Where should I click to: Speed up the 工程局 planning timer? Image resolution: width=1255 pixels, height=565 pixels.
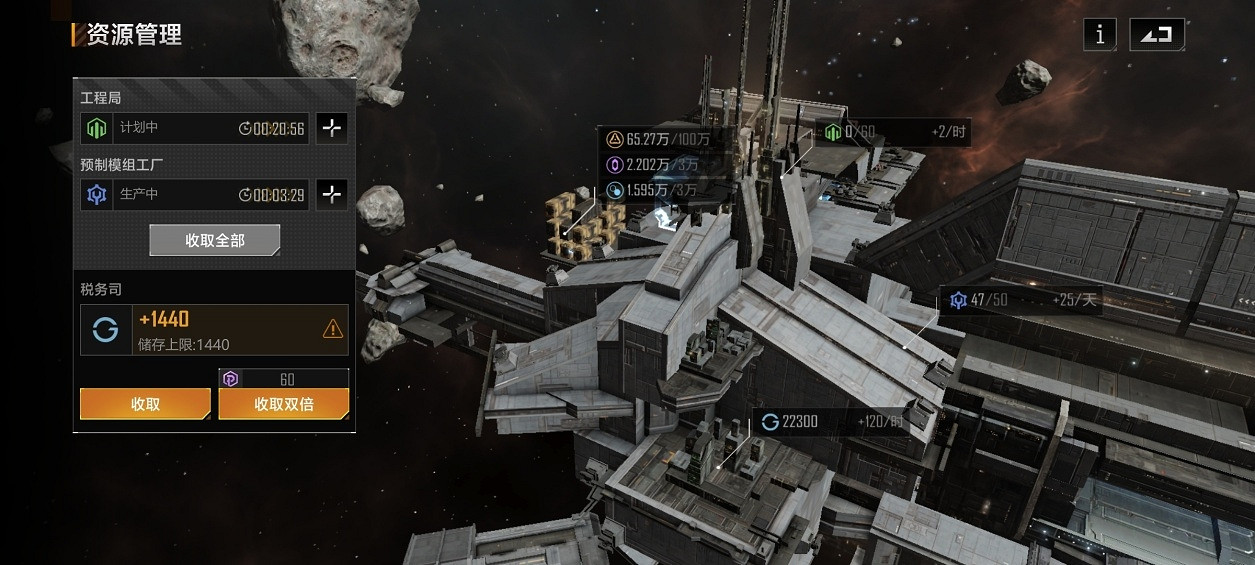[332, 128]
